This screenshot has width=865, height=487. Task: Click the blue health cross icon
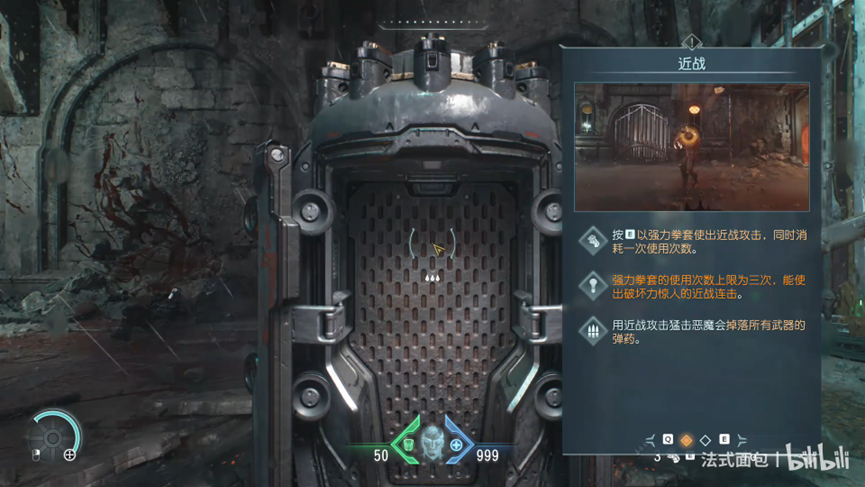tap(456, 444)
